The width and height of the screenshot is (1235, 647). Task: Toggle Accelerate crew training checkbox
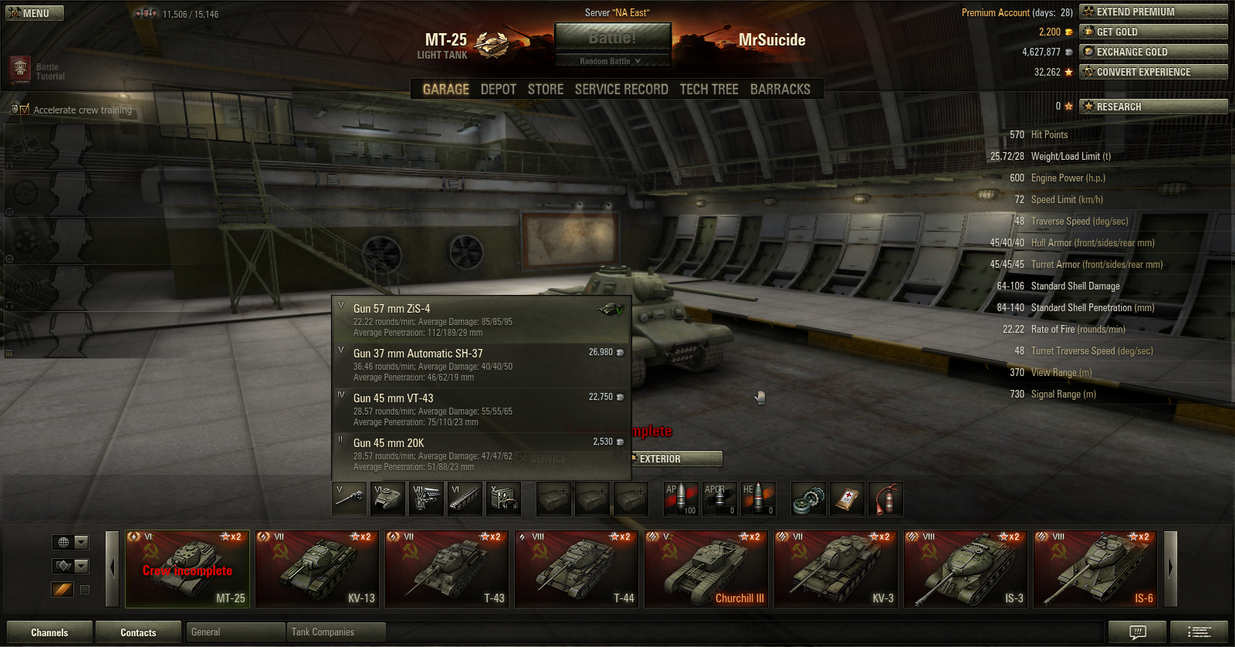click(24, 110)
